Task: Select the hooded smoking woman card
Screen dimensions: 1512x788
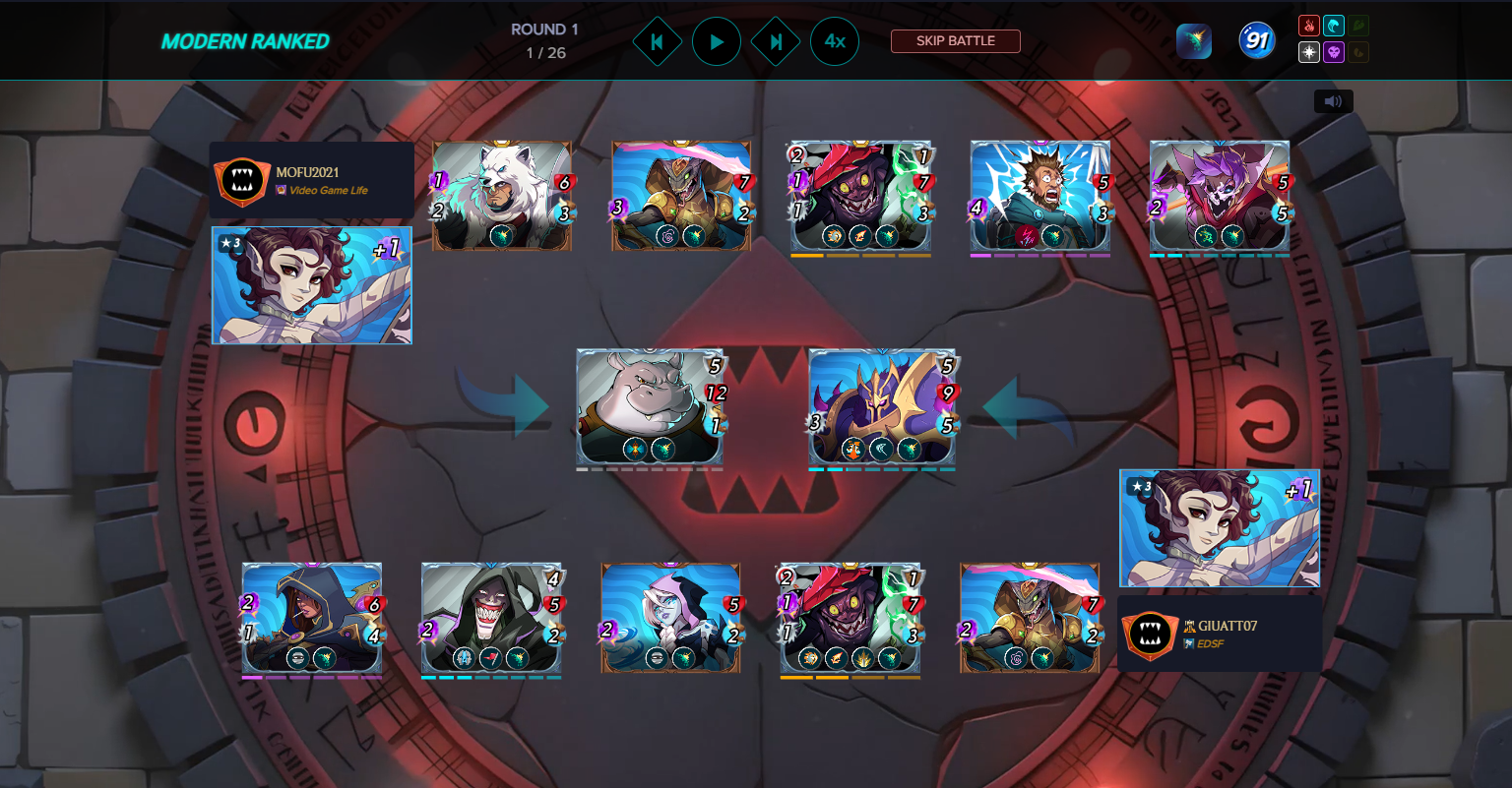Action: pyautogui.click(x=312, y=617)
